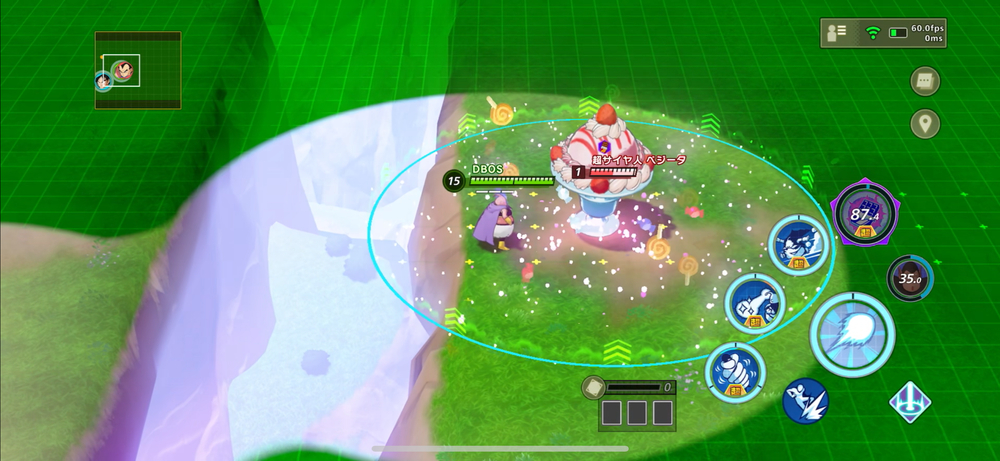
Task: Select the diamond-shaped beam icon
Action: [910, 402]
